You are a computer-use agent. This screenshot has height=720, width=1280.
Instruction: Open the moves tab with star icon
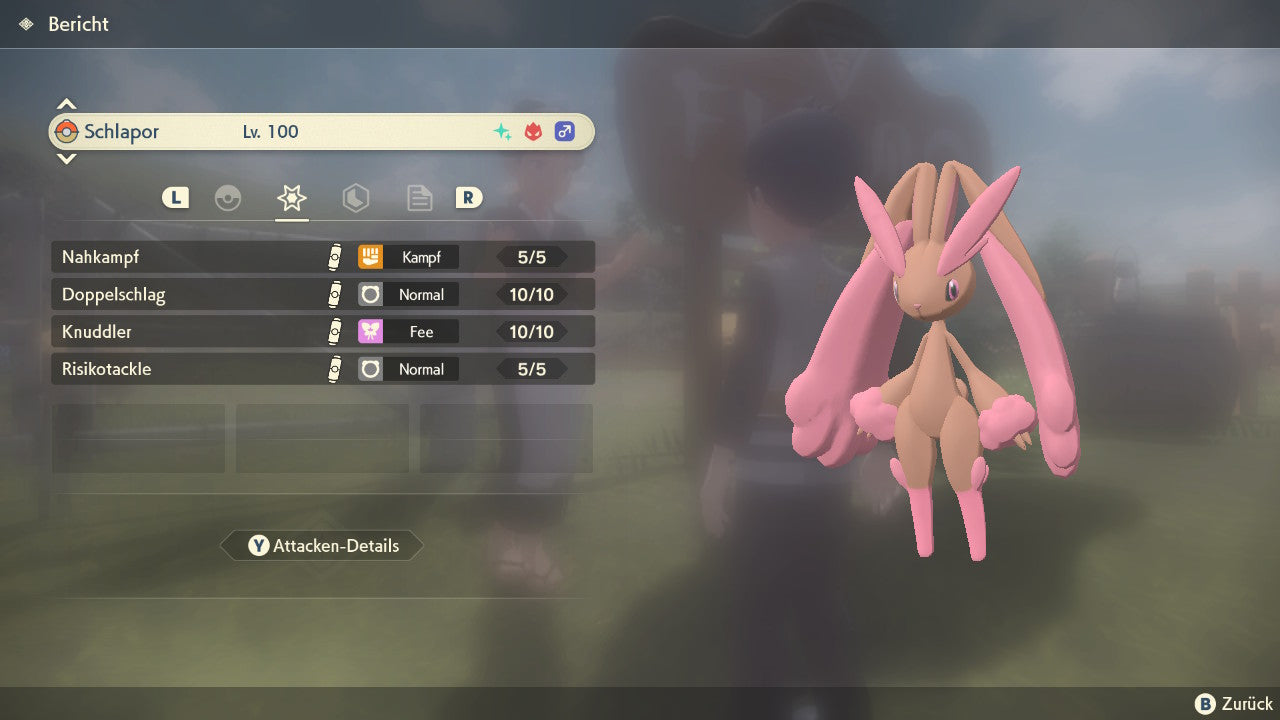click(291, 198)
